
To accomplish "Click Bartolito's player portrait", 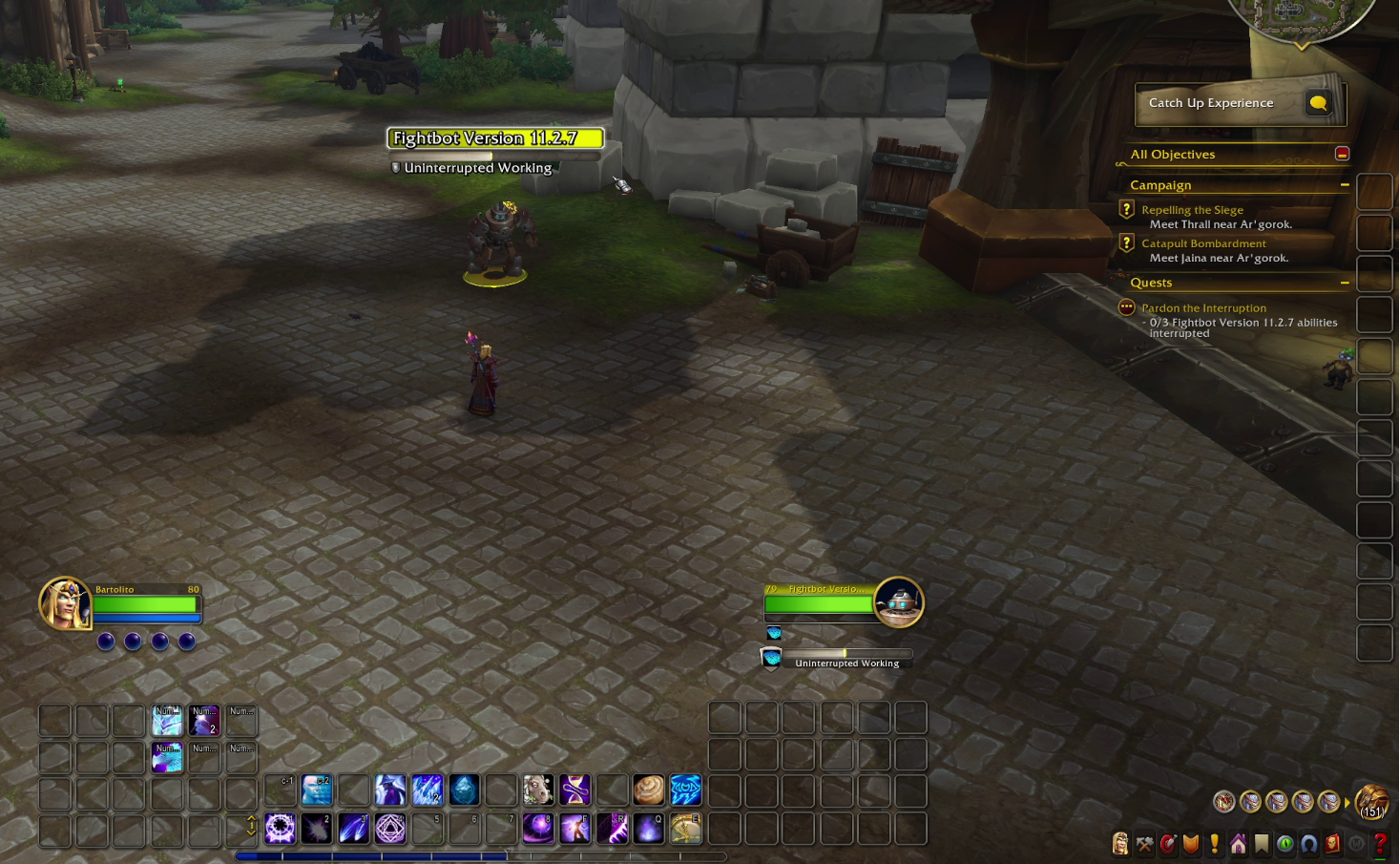I will coord(63,603).
